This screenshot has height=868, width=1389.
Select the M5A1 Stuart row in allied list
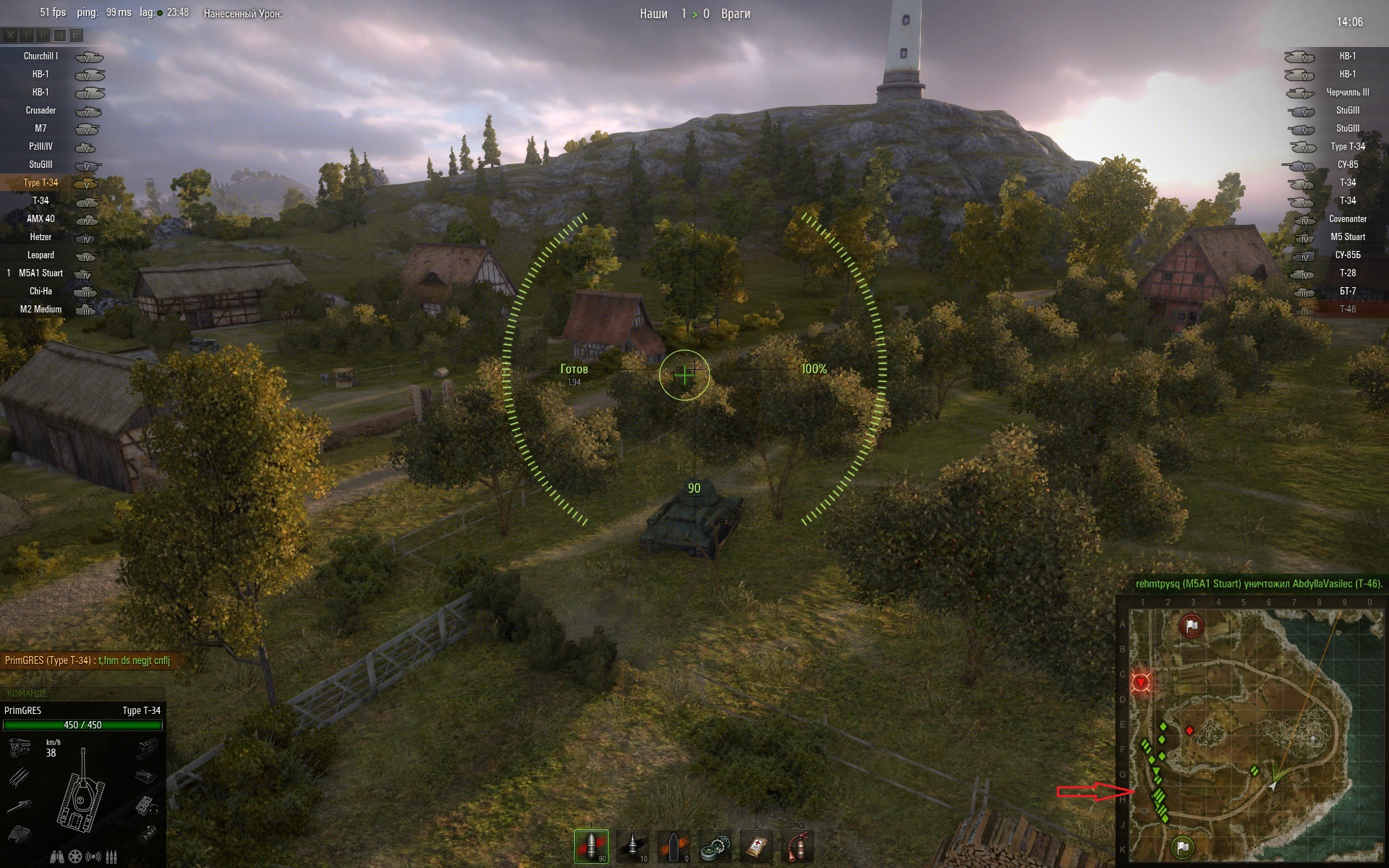[41, 273]
